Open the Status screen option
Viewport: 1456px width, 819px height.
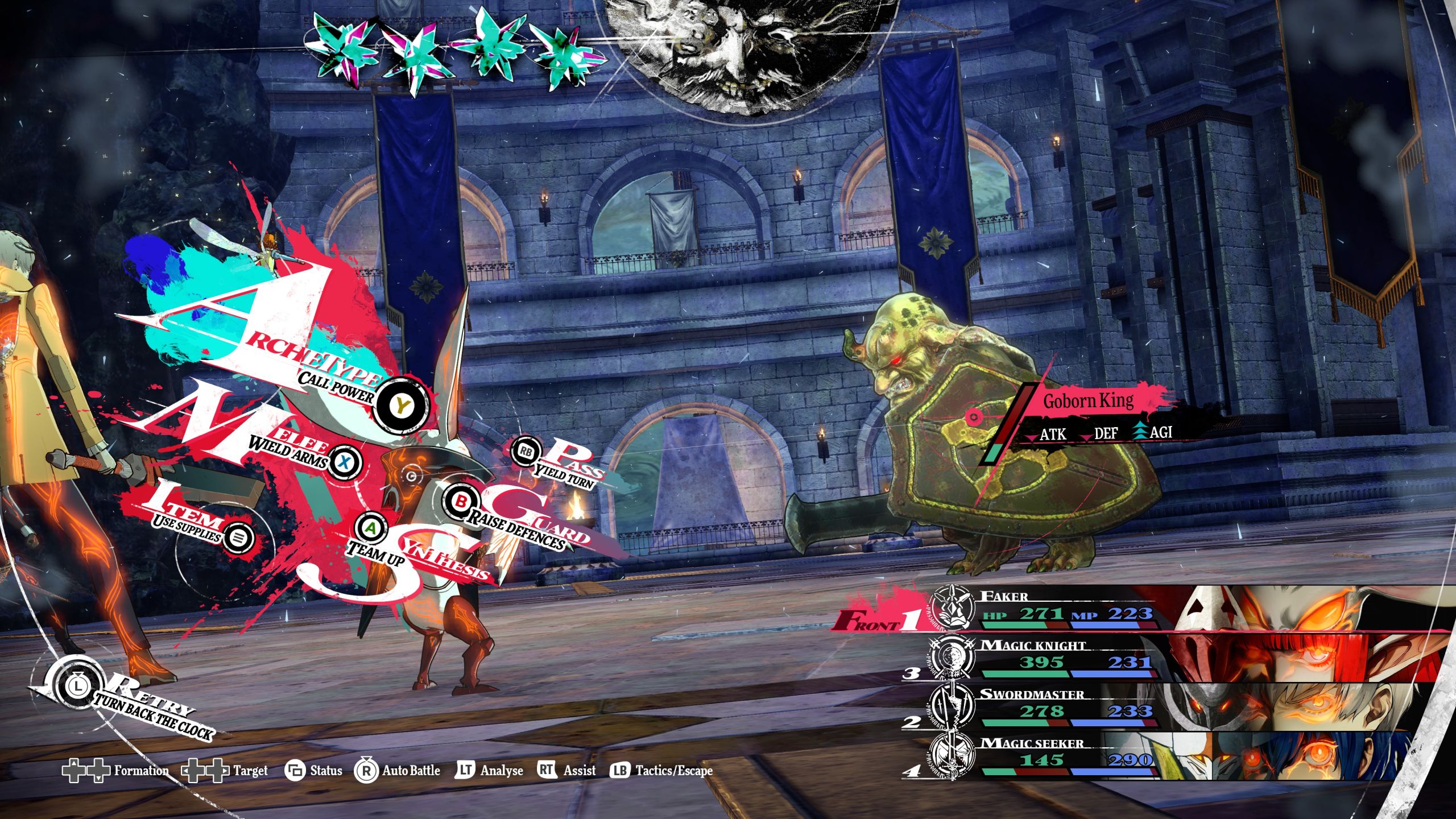(313, 771)
